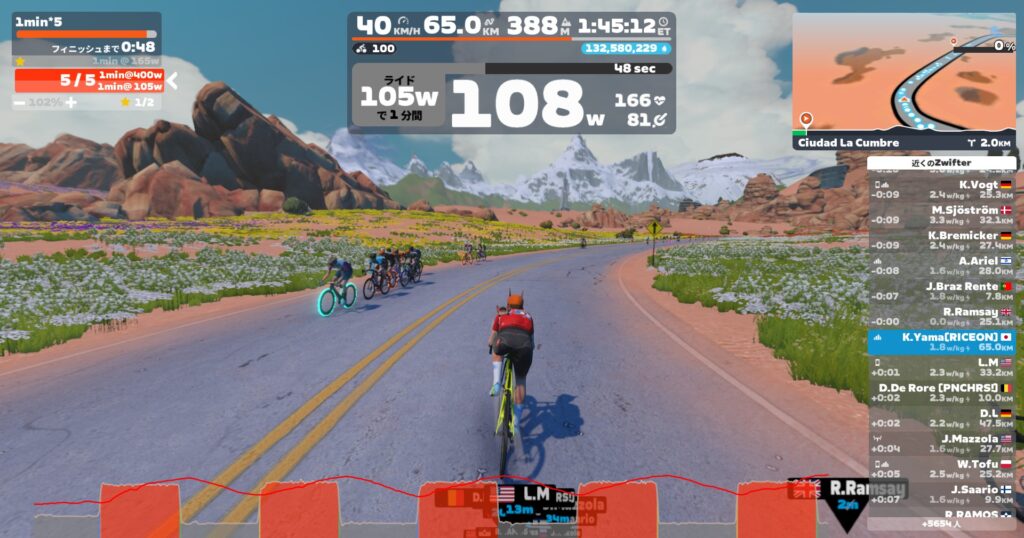Screen dimensions: 1024x538
Task: Collapse the workout panel with the arrow
Action: point(172,80)
